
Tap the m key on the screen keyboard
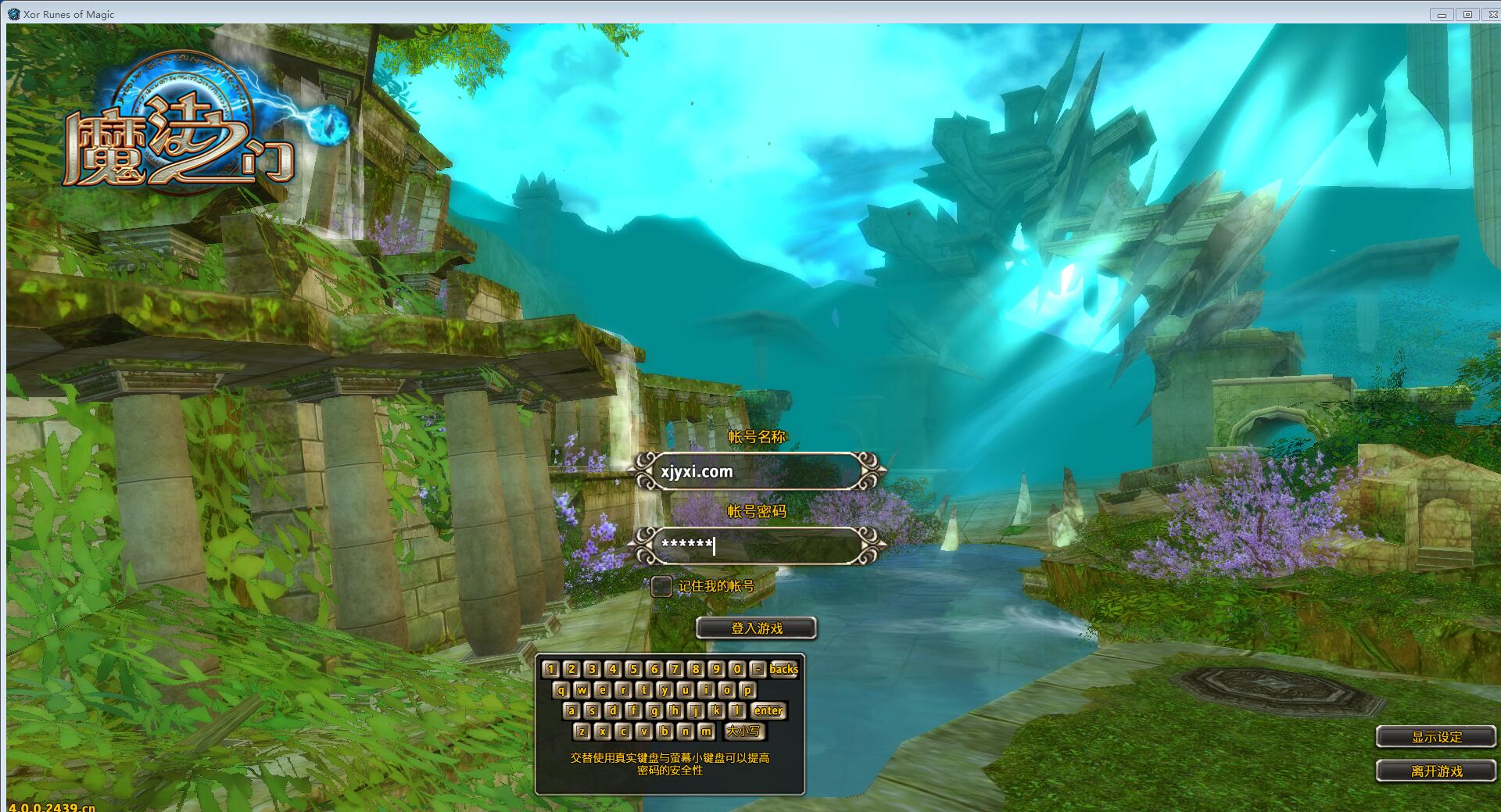pyautogui.click(x=706, y=732)
